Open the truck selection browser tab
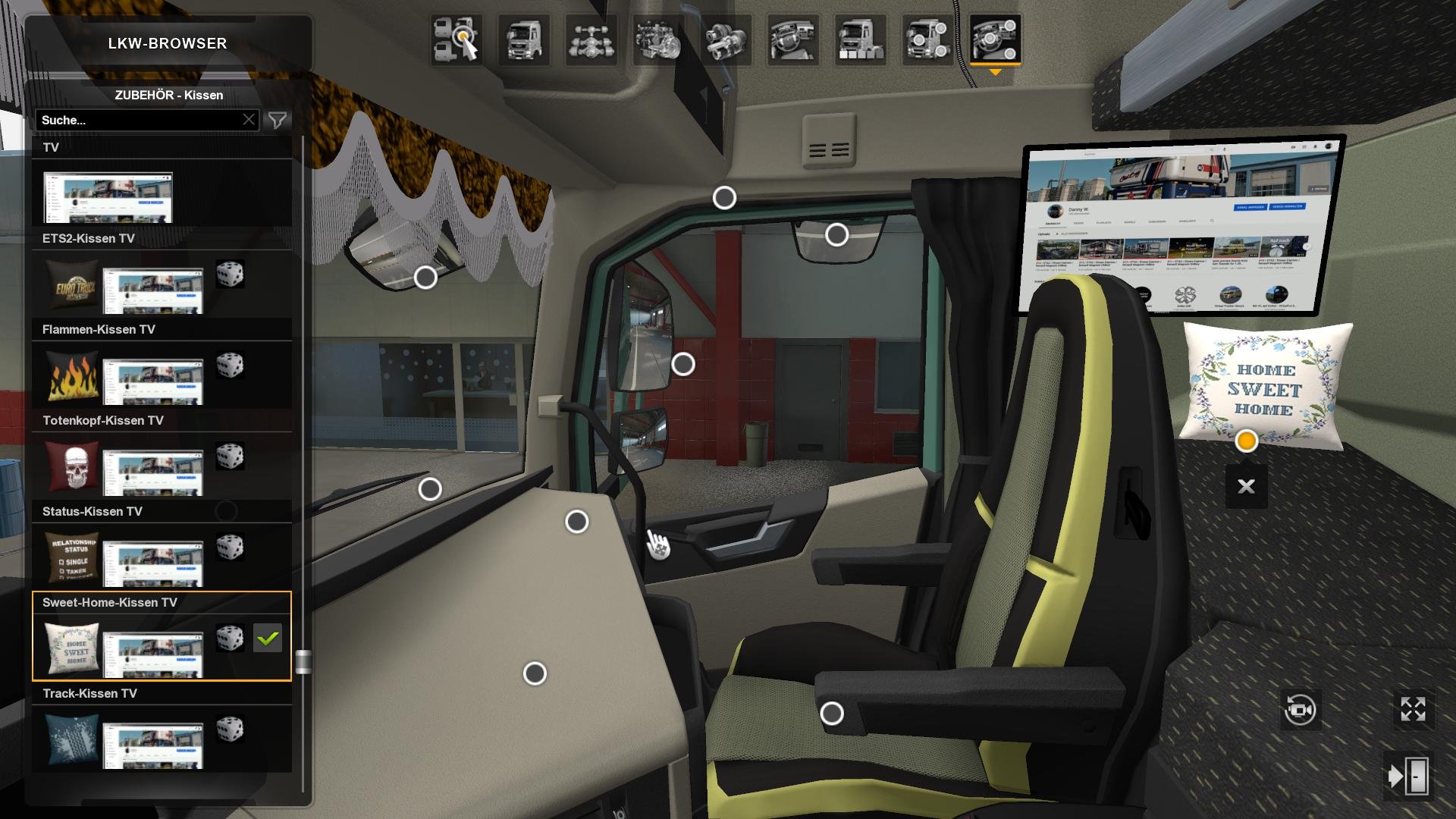The image size is (1456, 819). [x=457, y=39]
